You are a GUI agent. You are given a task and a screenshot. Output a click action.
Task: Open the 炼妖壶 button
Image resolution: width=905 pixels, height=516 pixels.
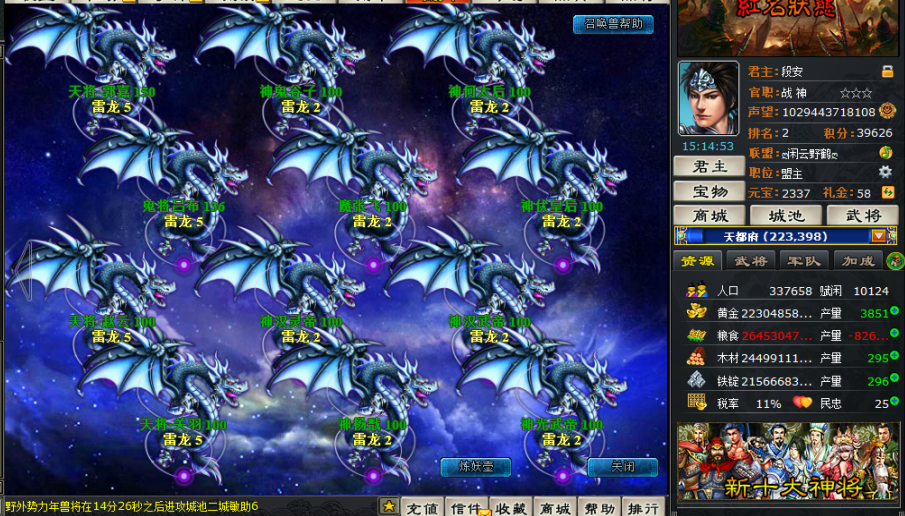tap(475, 467)
